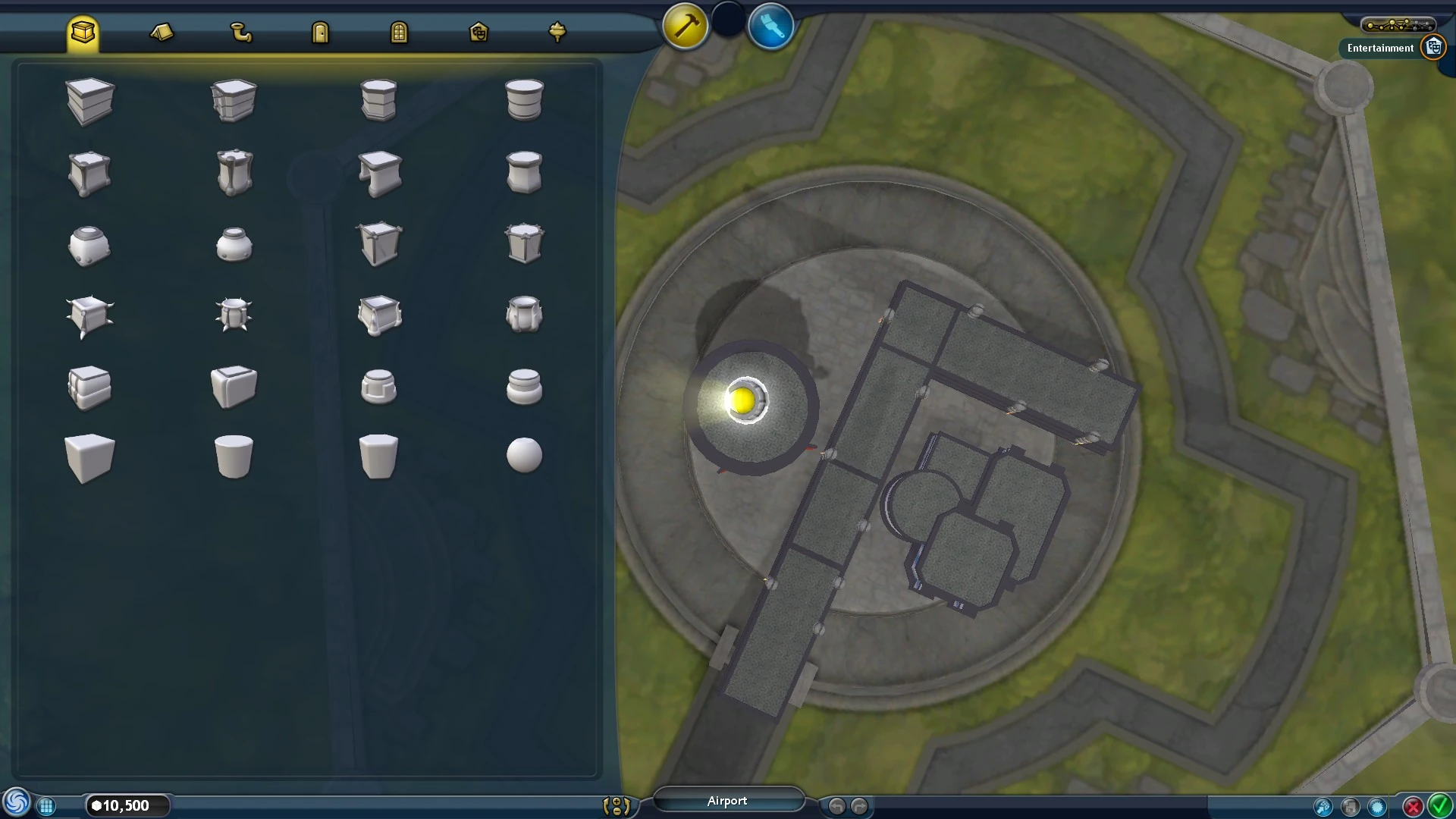Redo the last edit

858,805
